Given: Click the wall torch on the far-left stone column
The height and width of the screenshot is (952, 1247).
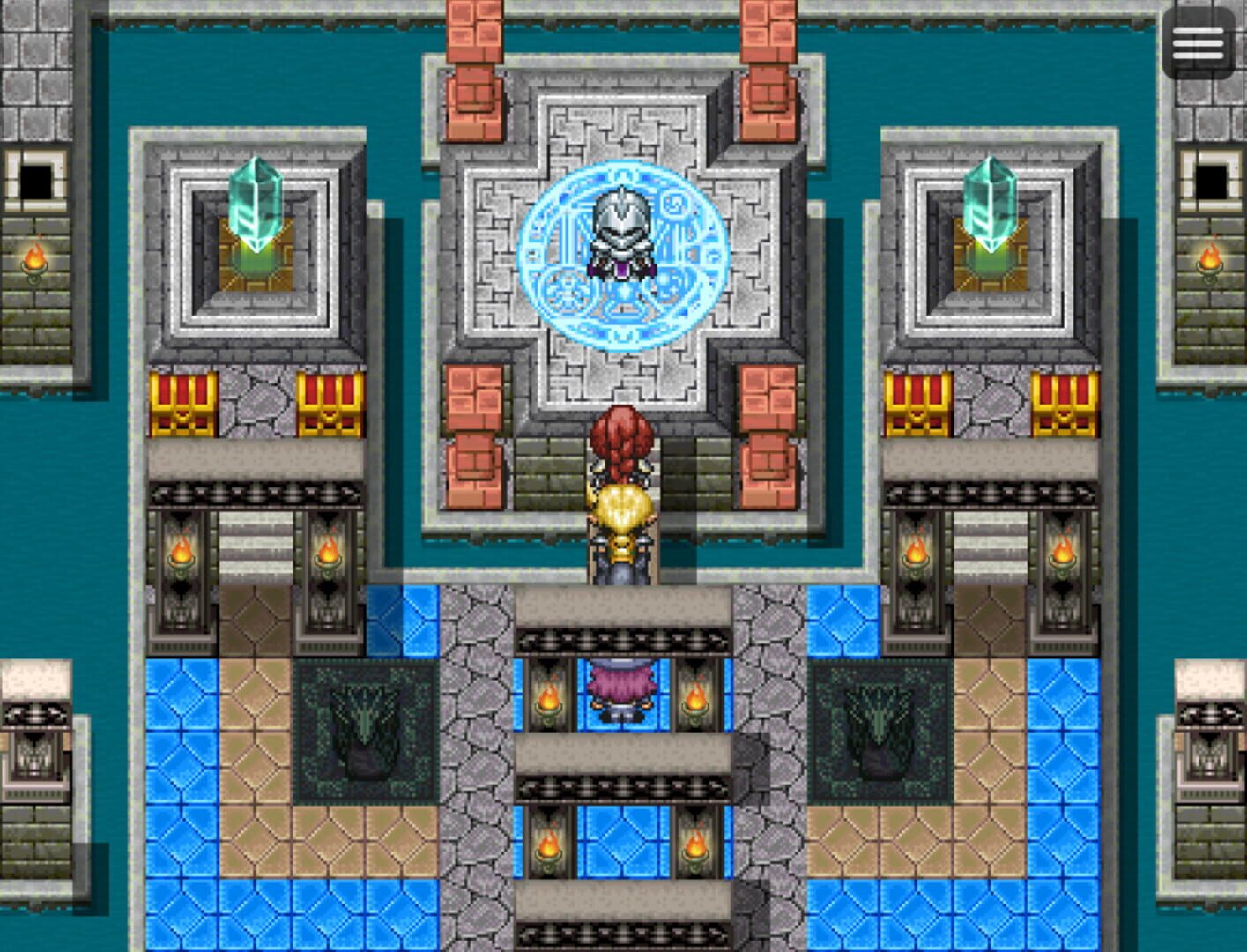Looking at the screenshot, I should (x=35, y=260).
